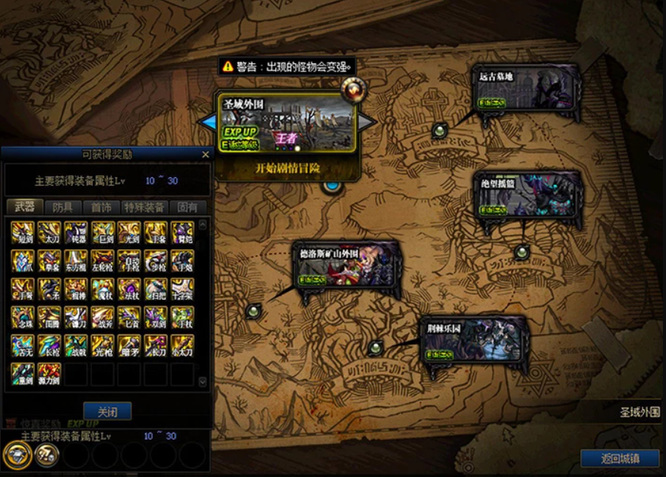The image size is (666, 477).
Task: Lower difficulty with the left arrow
Action: (208, 121)
